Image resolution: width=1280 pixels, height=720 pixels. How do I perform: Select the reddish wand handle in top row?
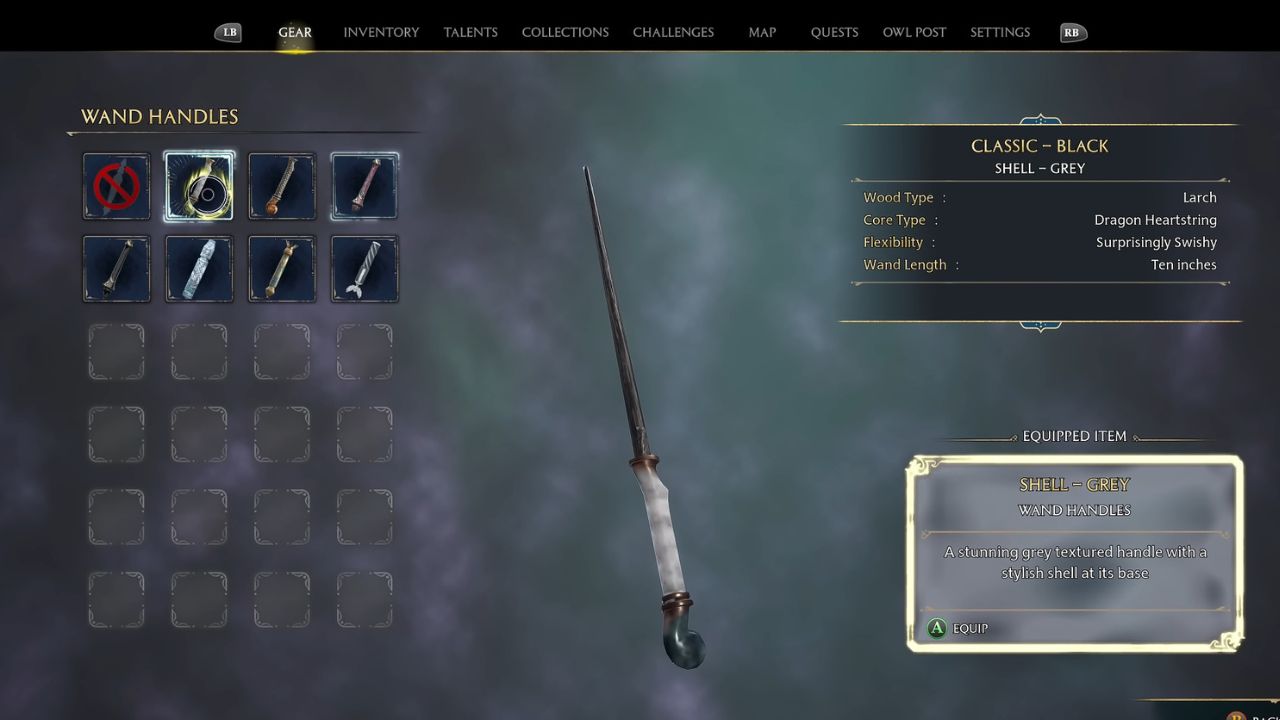364,186
